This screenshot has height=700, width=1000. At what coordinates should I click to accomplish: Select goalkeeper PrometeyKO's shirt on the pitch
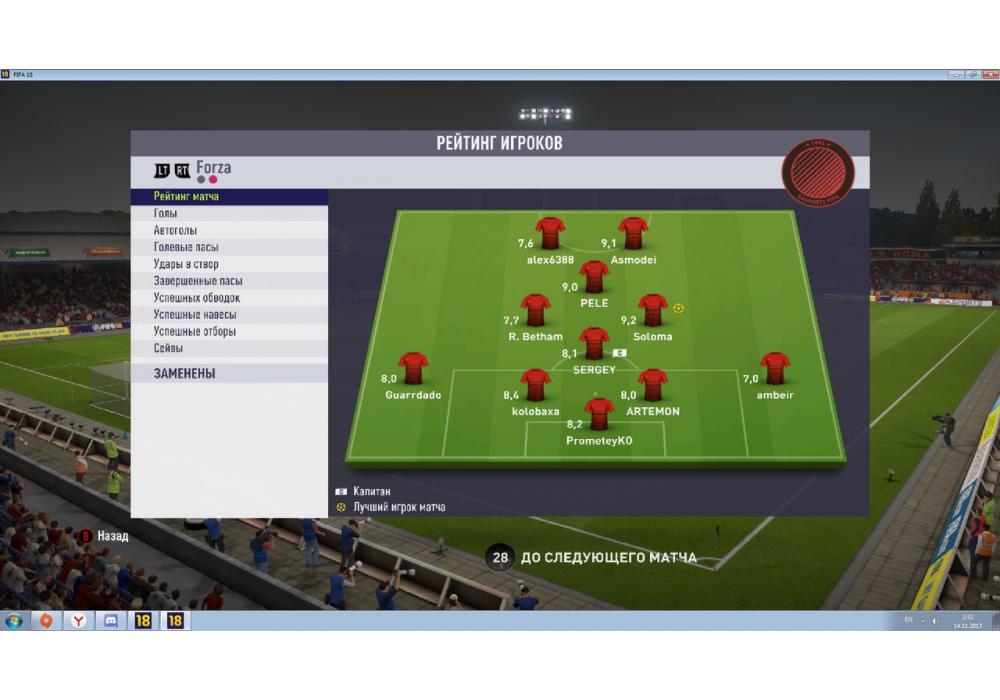pos(599,413)
